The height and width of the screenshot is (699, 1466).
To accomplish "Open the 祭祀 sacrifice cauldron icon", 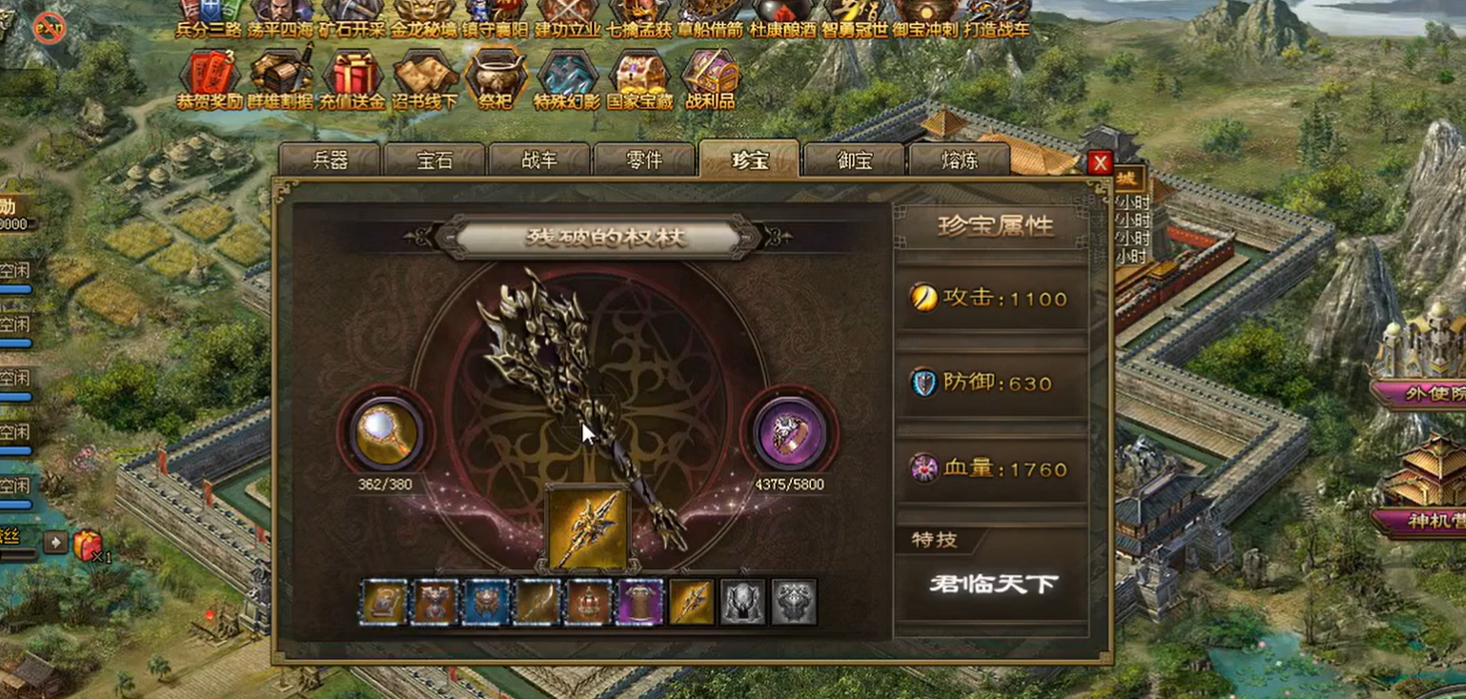I will click(495, 78).
